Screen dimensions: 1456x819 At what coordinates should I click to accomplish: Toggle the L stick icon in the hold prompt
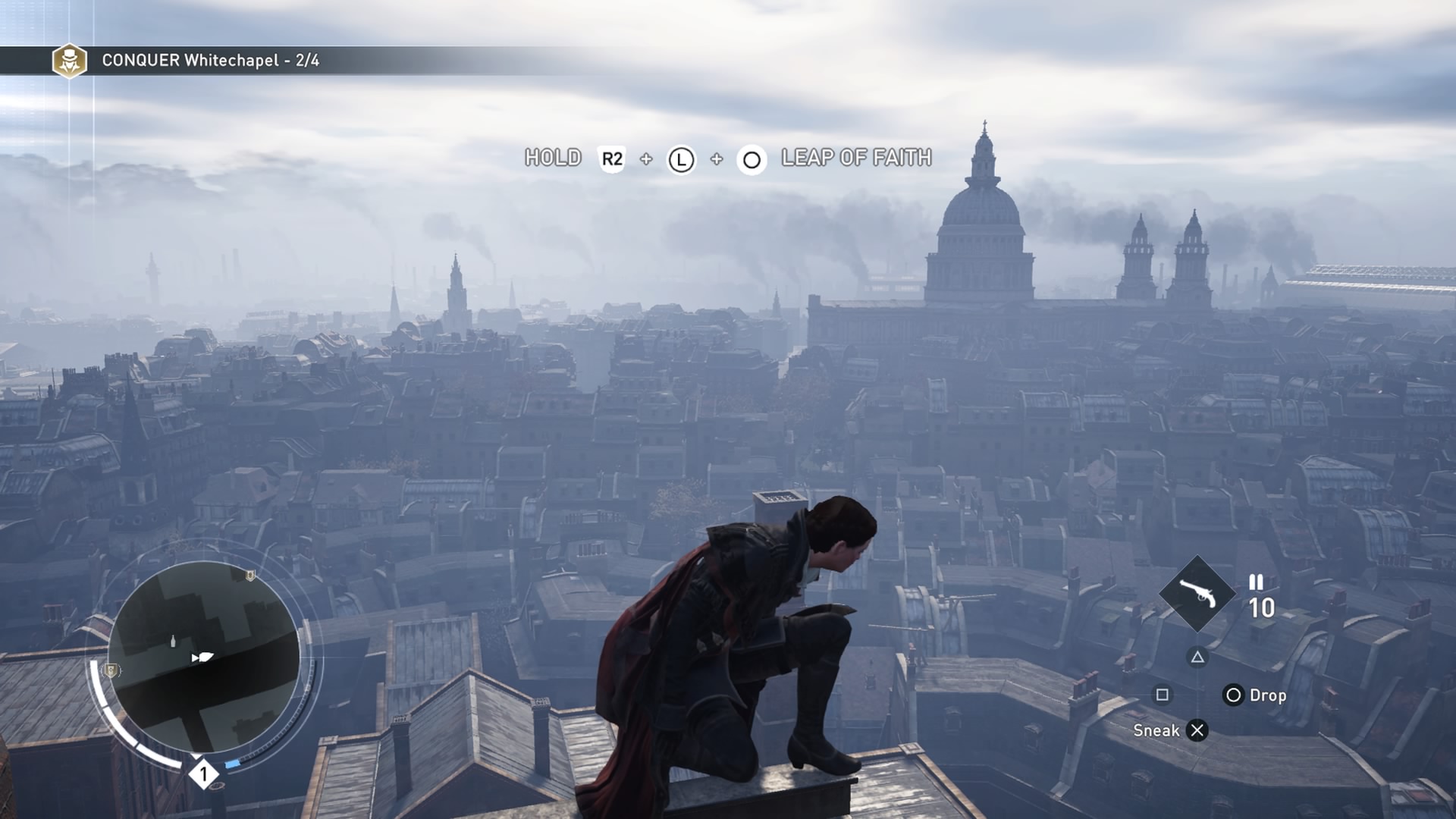[x=681, y=160]
